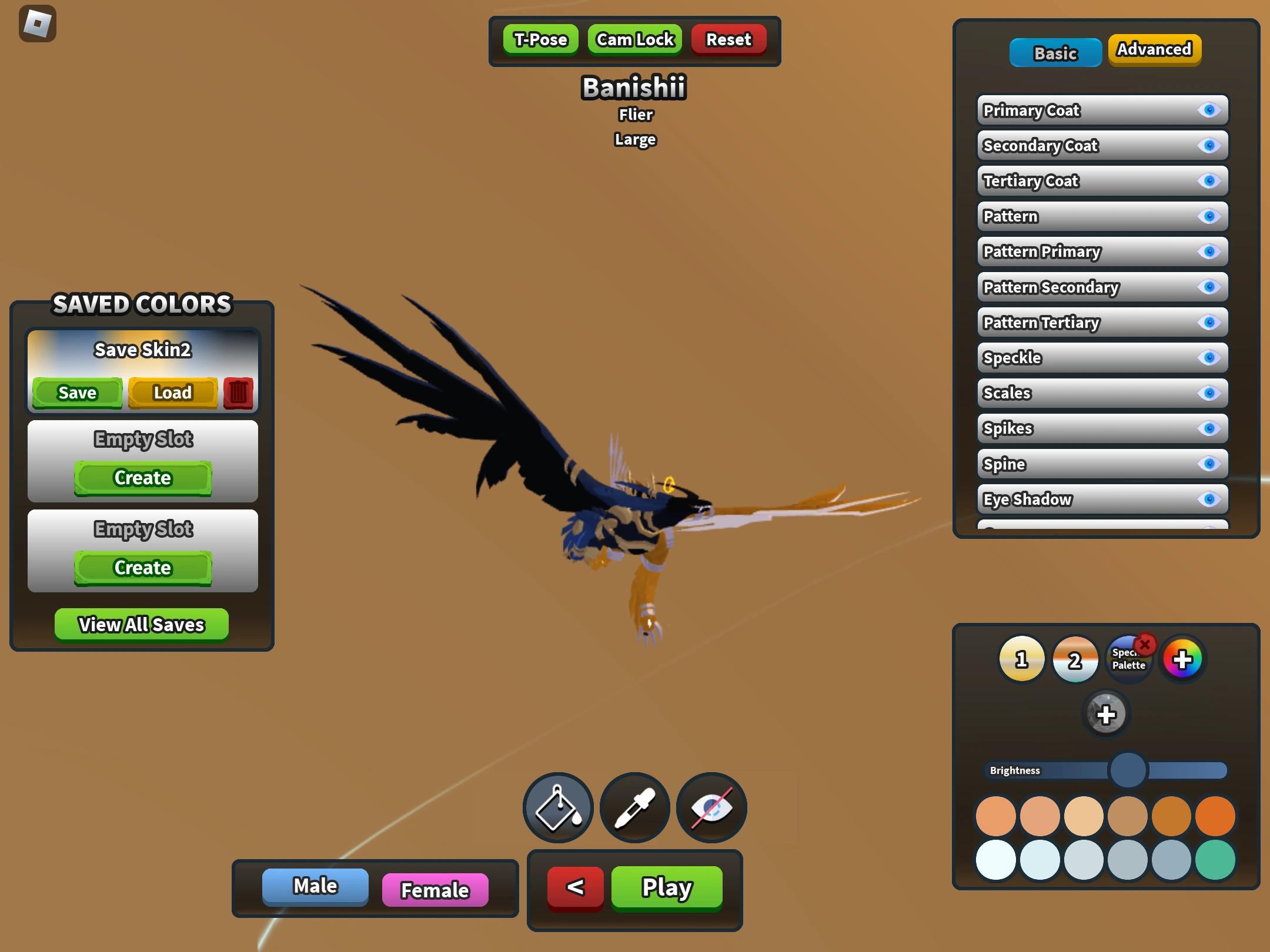Screen dimensions: 1270x952
Task: Toggle Speckle visibility
Action: pos(1208,357)
